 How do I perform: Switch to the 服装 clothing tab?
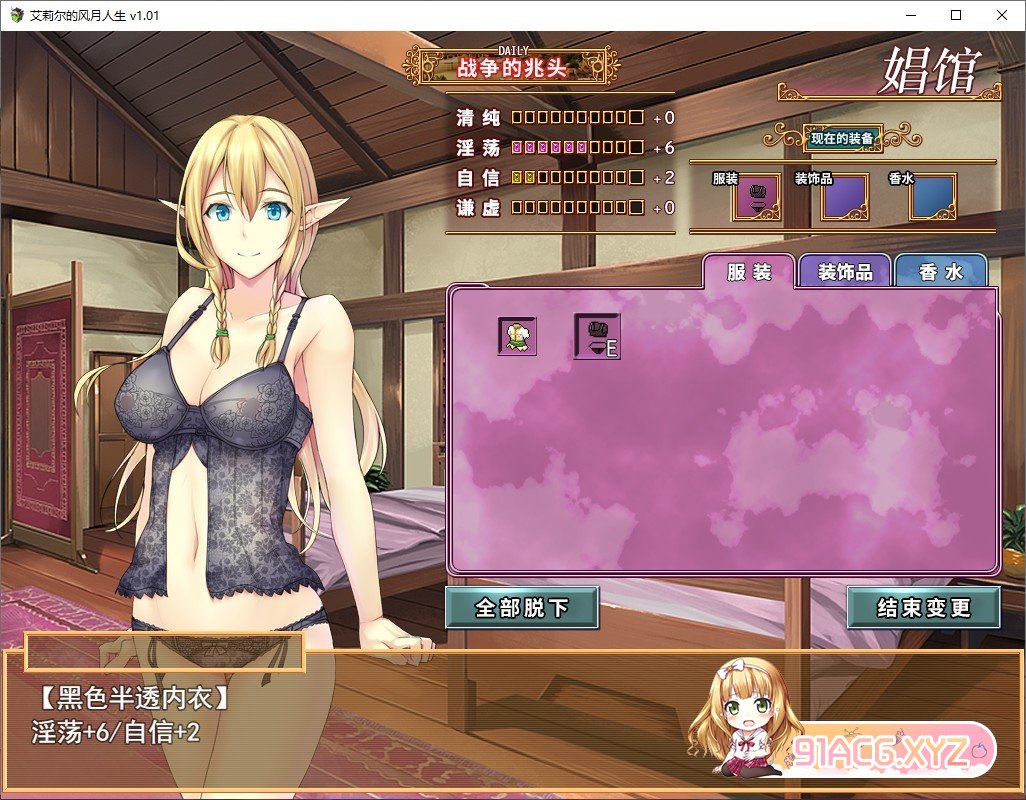pyautogui.click(x=749, y=272)
